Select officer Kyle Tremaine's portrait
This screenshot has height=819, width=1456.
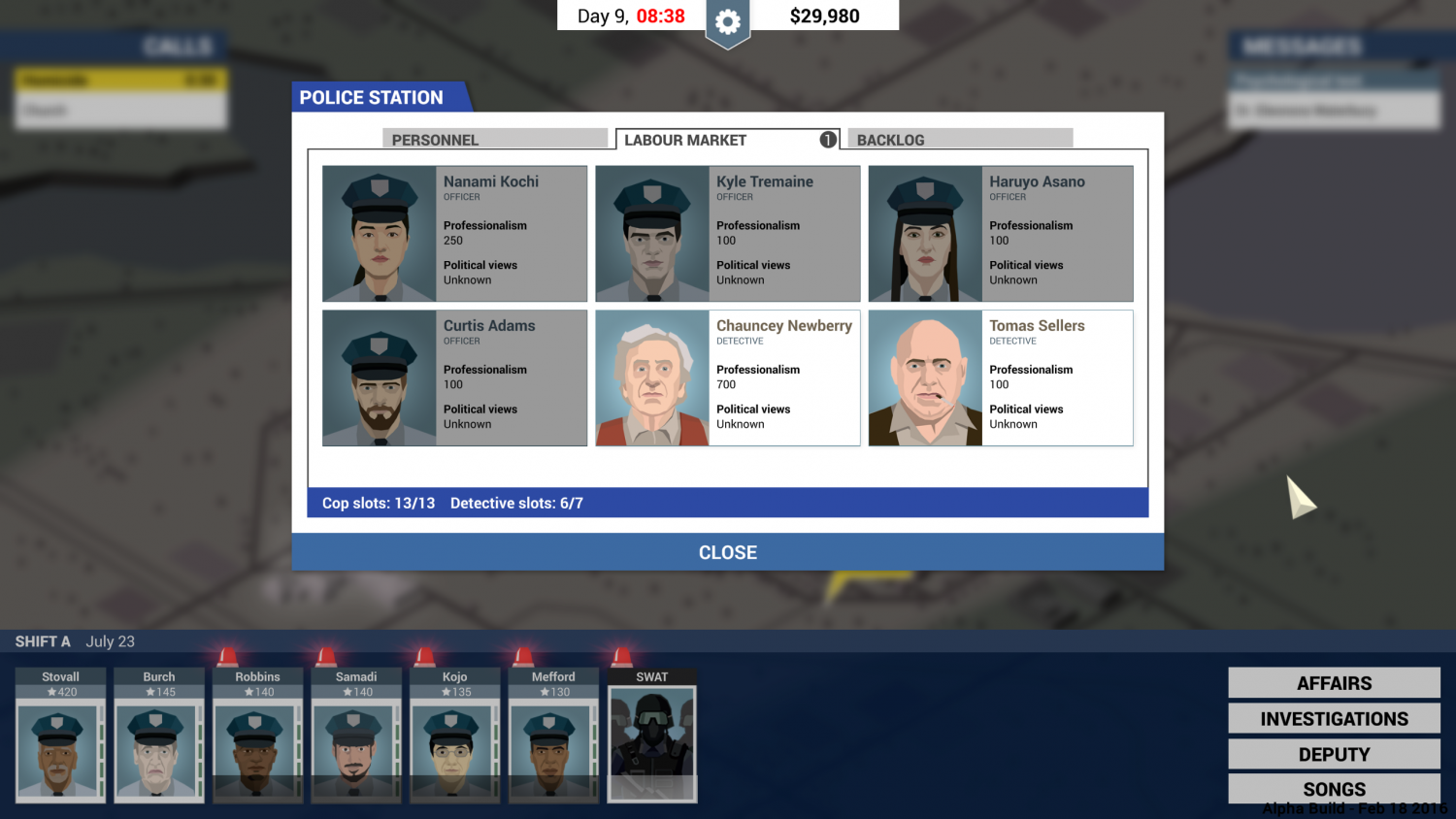pos(651,233)
